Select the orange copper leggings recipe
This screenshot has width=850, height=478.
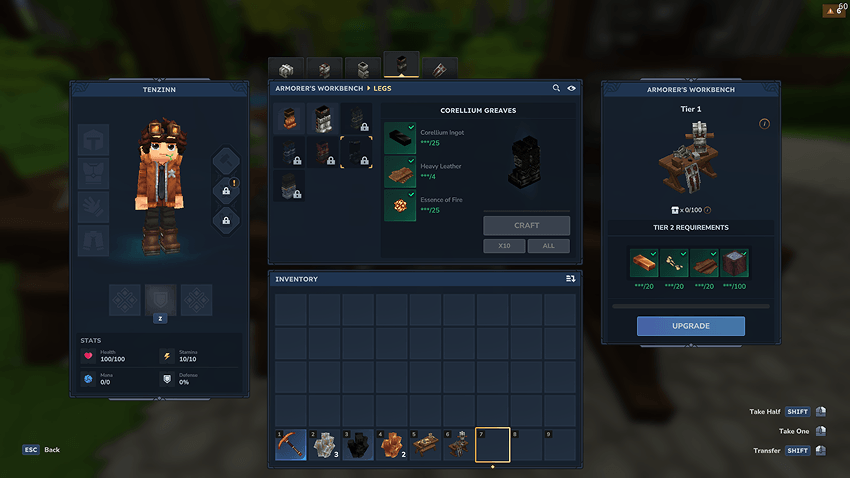(x=290, y=118)
